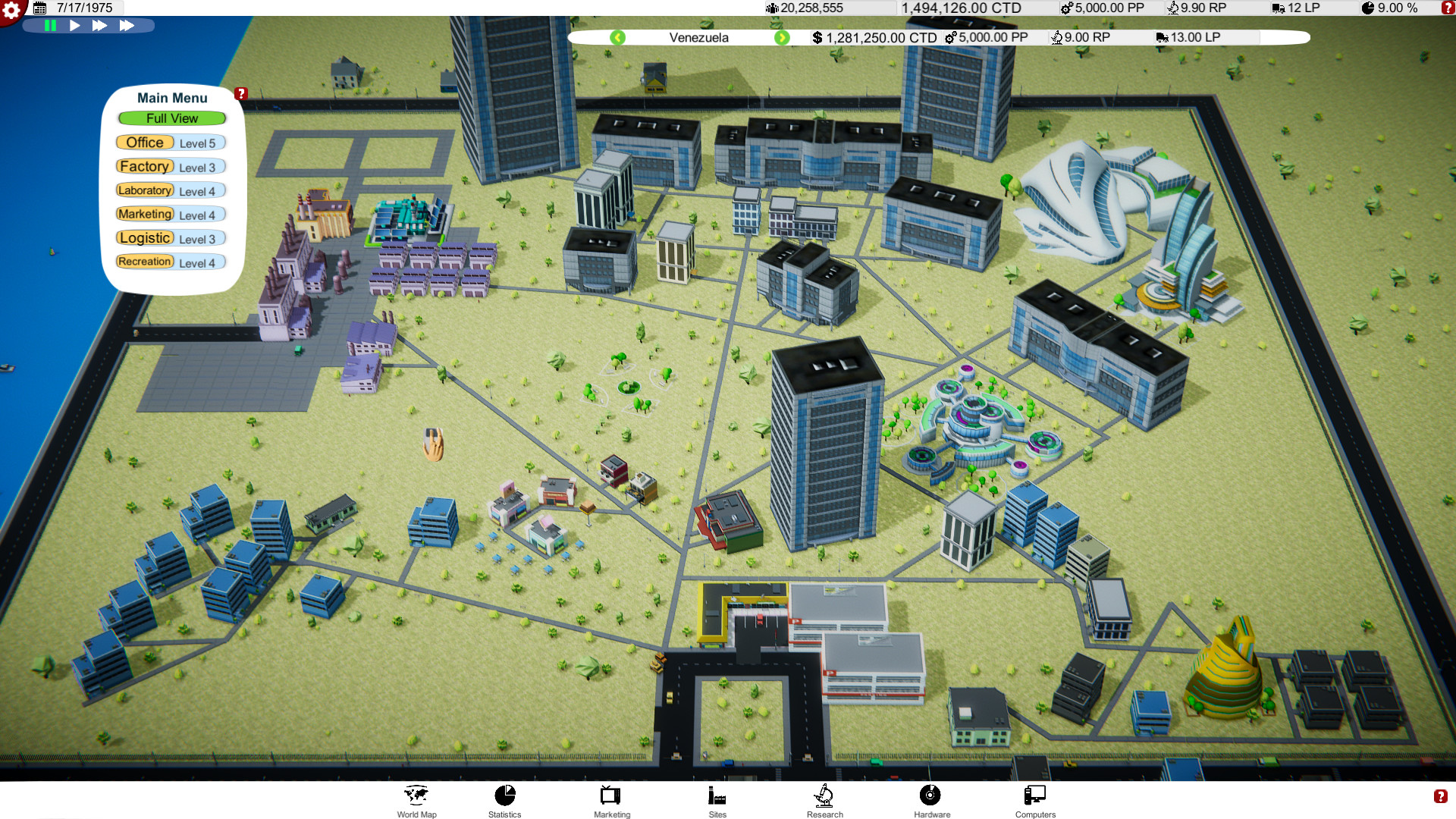
Task: Click the Venezuela country name field
Action: (698, 37)
